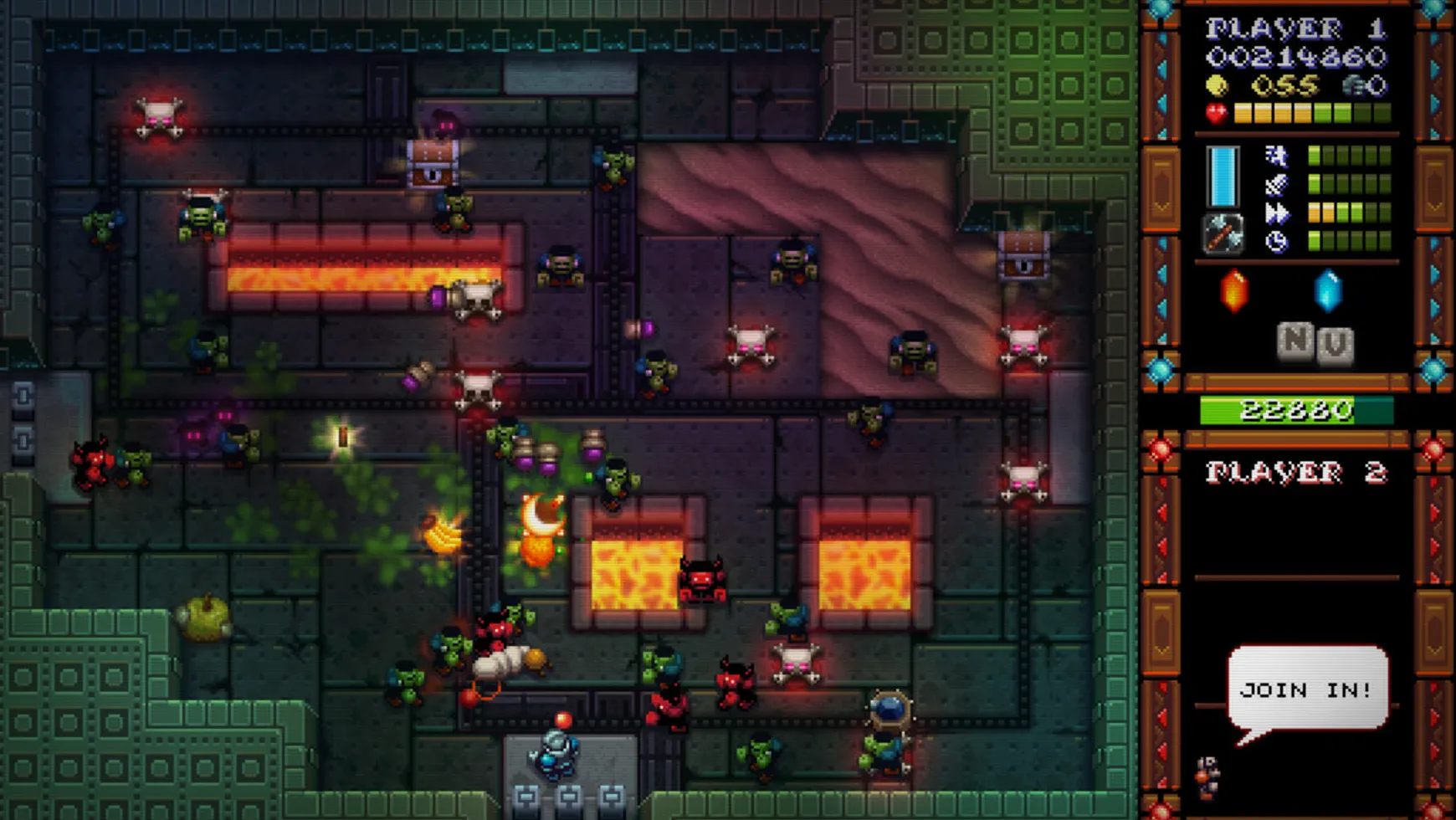The image size is (1456, 820).
Task: Click the blue ice gem
Action: [x=1327, y=291]
